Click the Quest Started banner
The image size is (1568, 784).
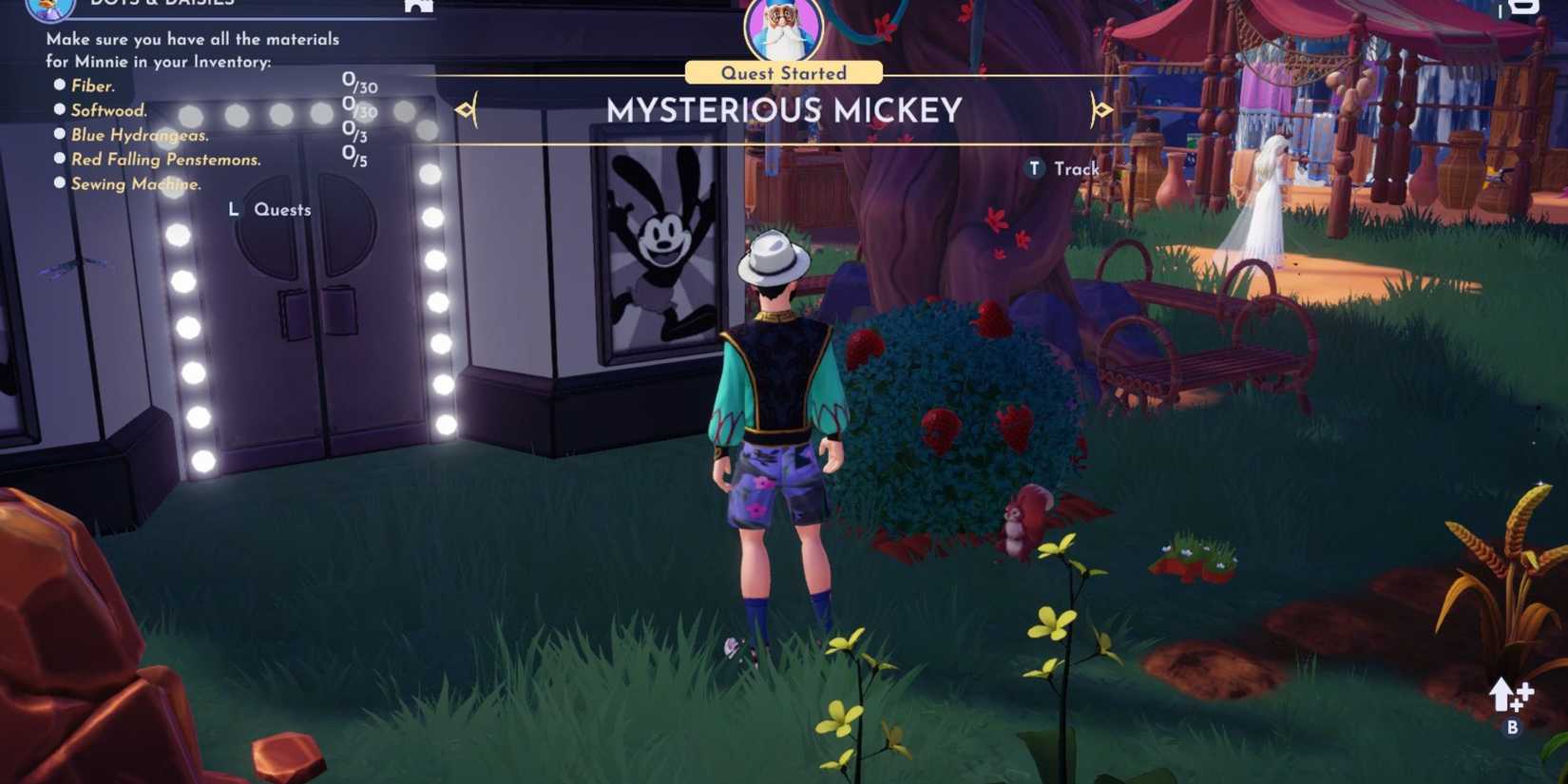(x=781, y=72)
